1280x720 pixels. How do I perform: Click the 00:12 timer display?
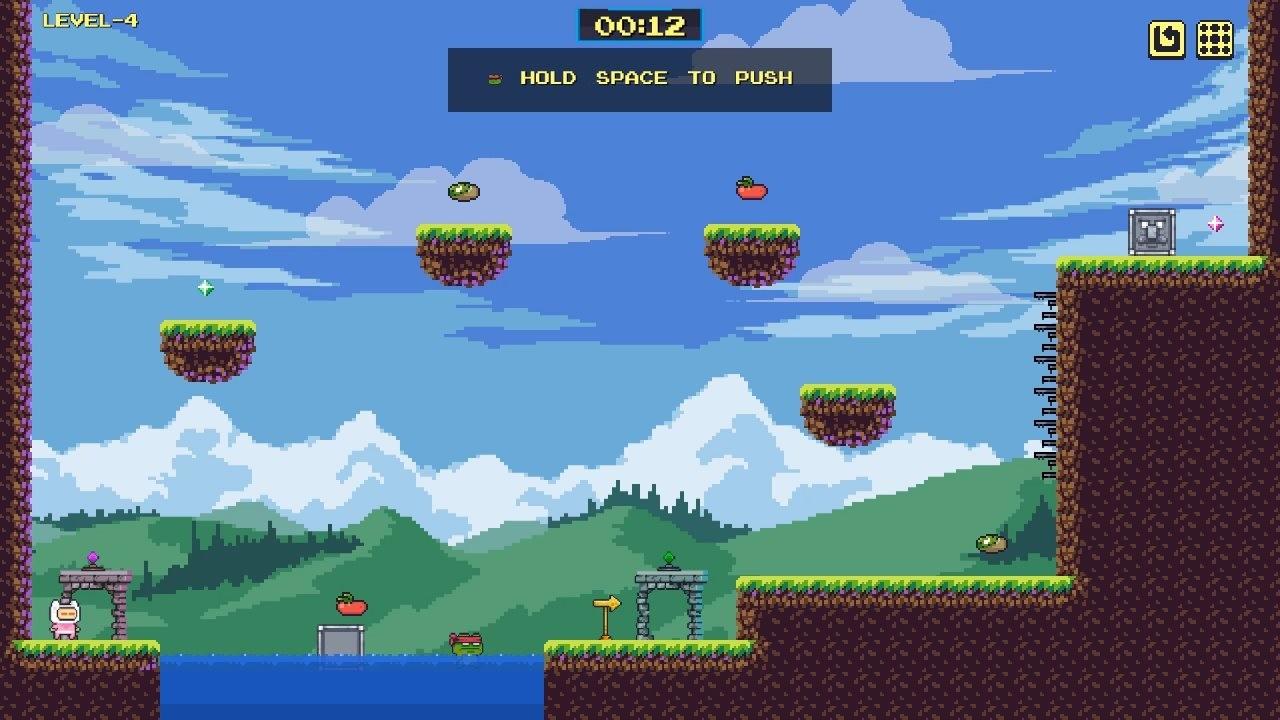click(x=640, y=26)
